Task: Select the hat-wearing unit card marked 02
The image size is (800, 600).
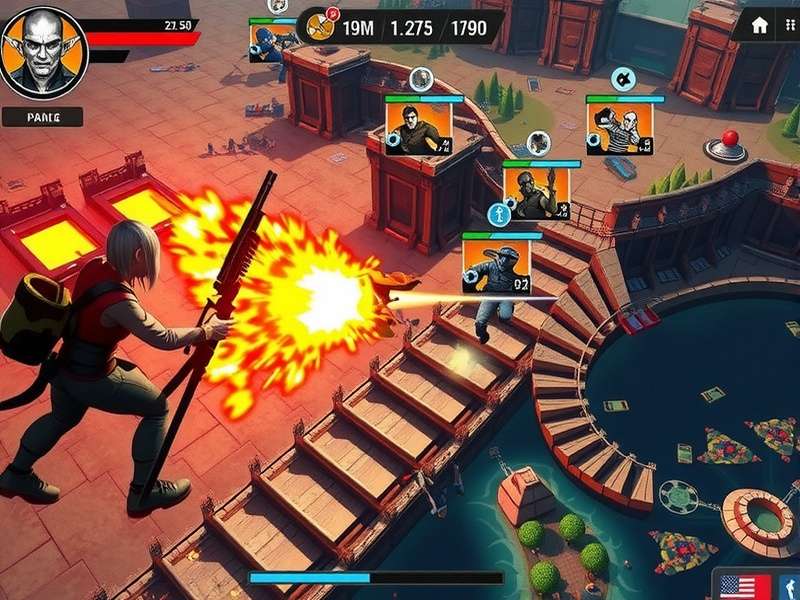Action: tap(496, 266)
